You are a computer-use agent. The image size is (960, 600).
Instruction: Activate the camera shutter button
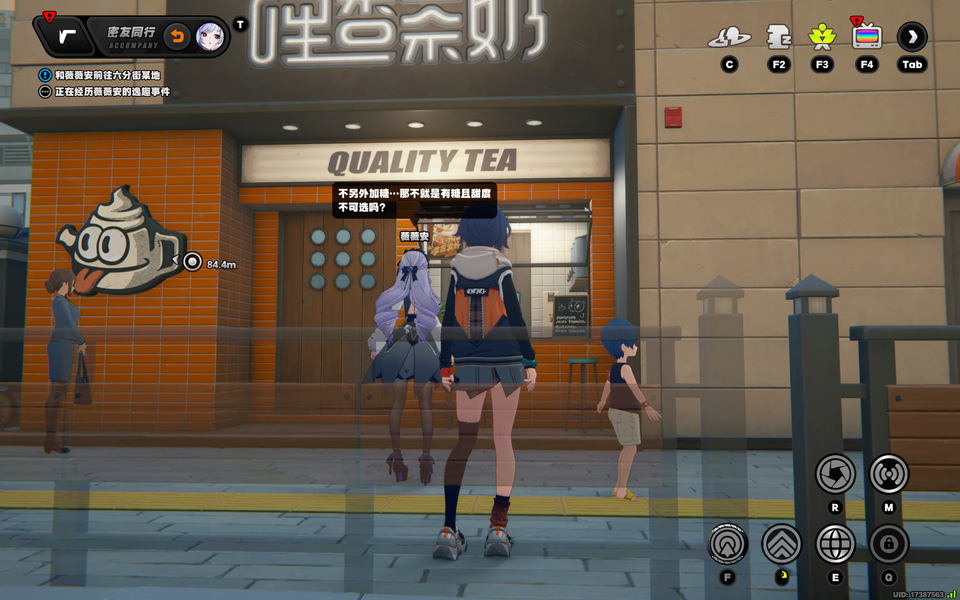click(x=835, y=473)
